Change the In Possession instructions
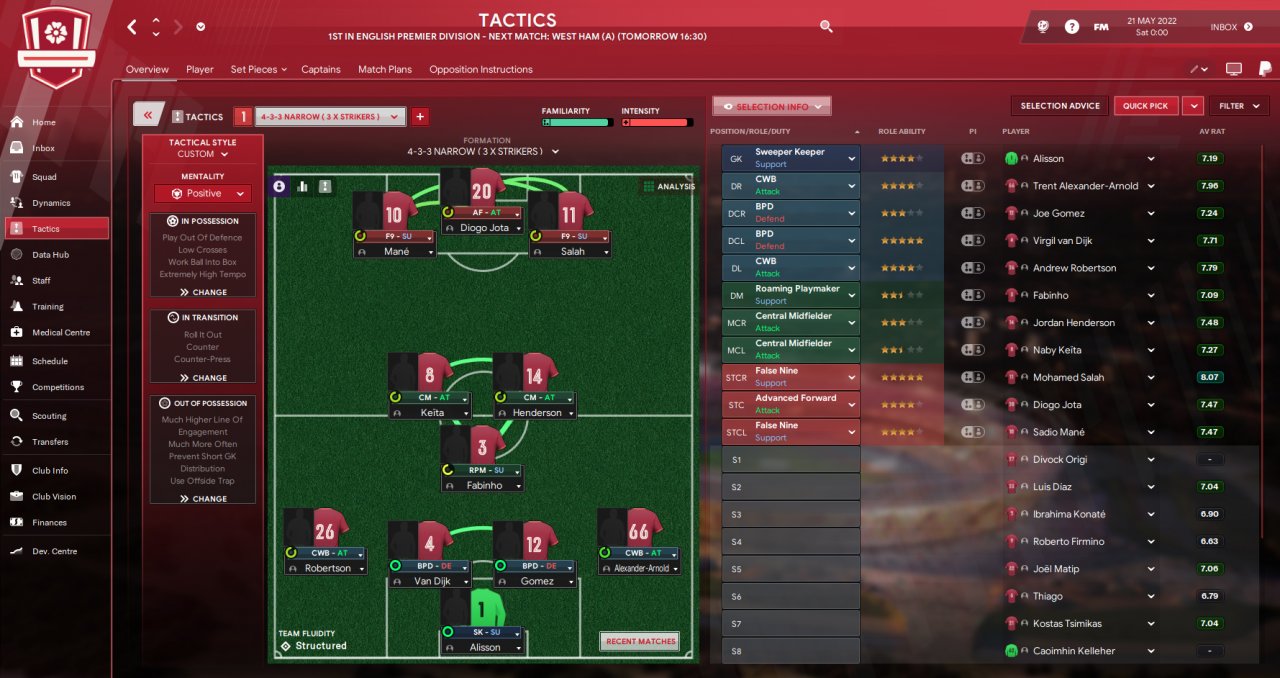Screen dimensions: 1280x678 [x=203, y=292]
